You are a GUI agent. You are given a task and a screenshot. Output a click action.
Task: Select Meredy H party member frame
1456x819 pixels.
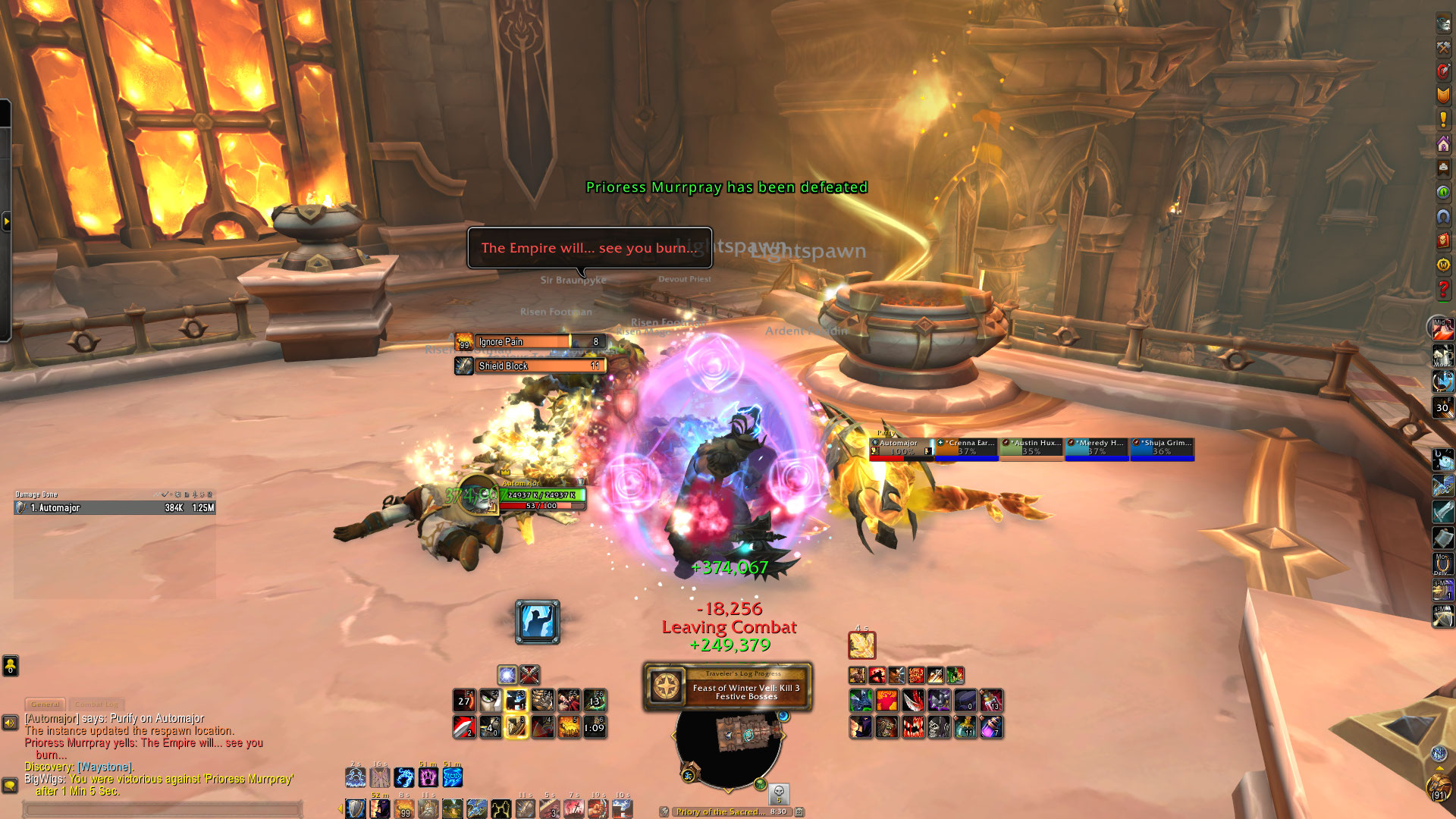click(x=1097, y=448)
